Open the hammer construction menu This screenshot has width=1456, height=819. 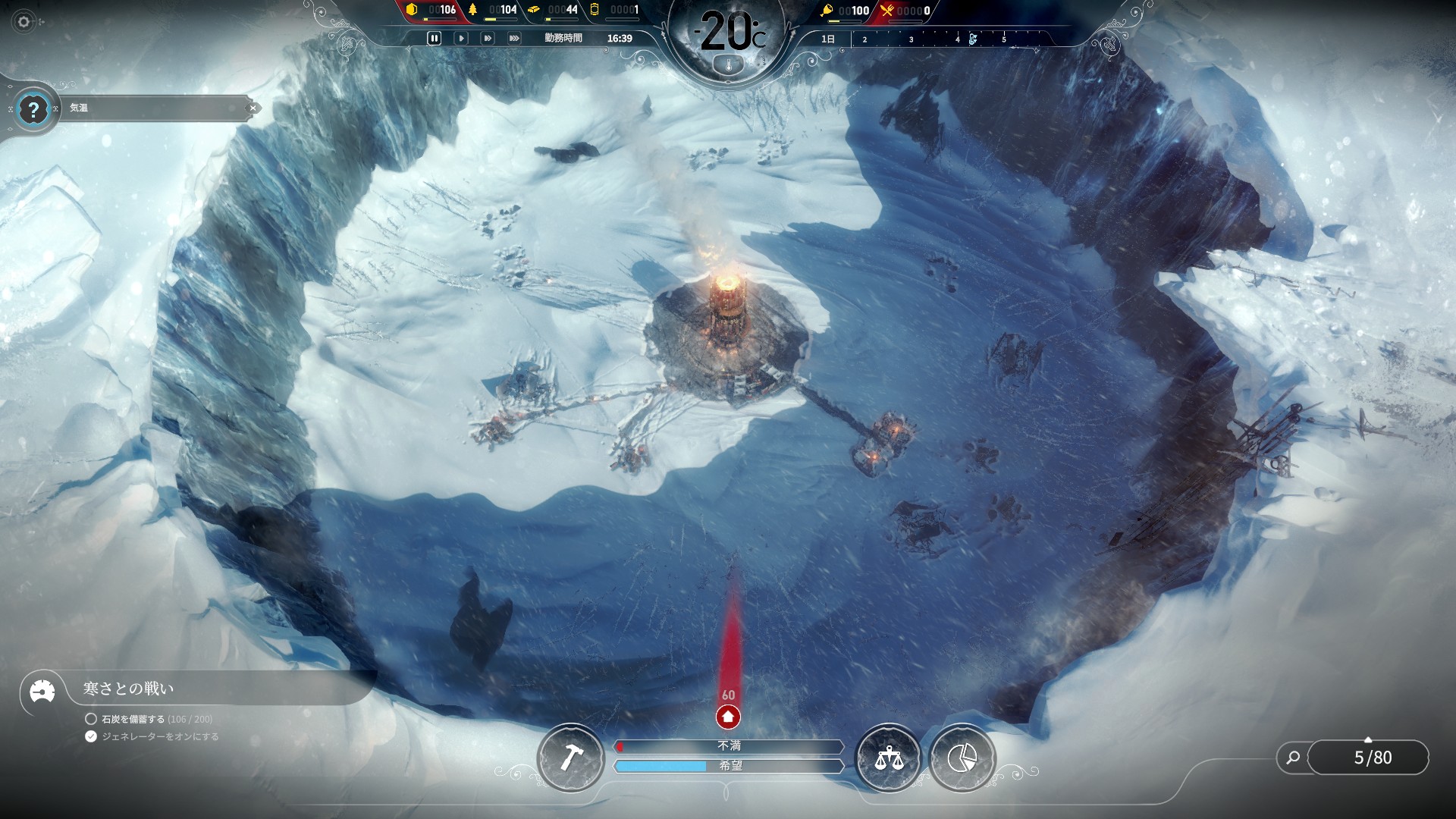point(570,757)
